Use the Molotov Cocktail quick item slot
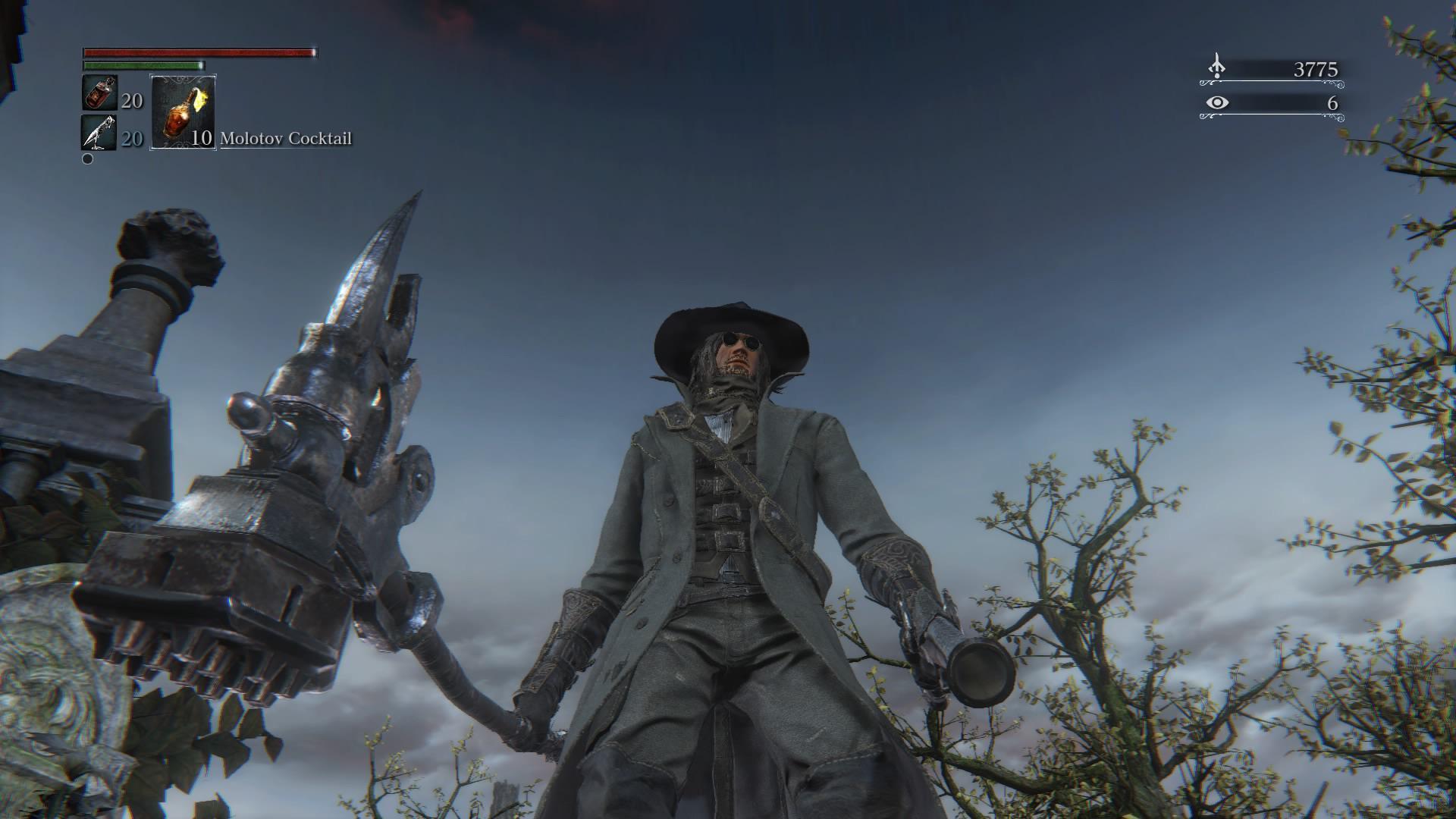The image size is (1456, 819). point(183,111)
